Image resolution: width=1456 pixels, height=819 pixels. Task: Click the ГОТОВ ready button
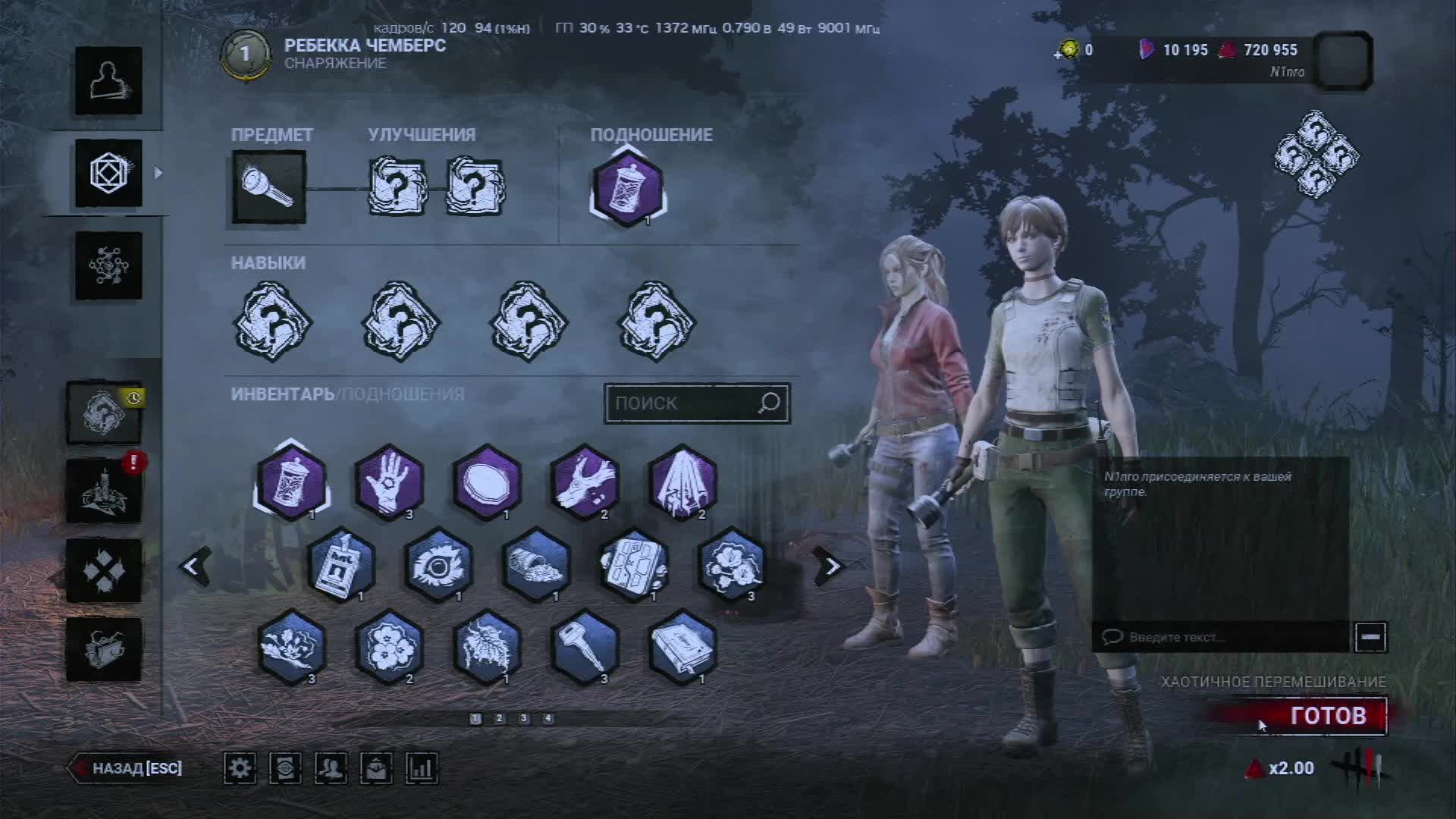point(1327,716)
